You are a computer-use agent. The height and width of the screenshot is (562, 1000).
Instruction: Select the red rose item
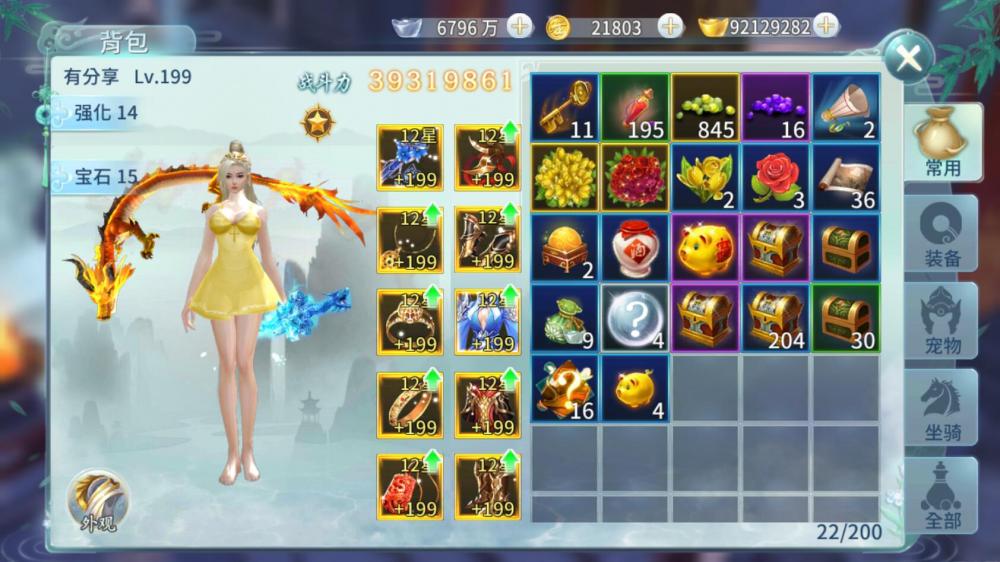(775, 177)
